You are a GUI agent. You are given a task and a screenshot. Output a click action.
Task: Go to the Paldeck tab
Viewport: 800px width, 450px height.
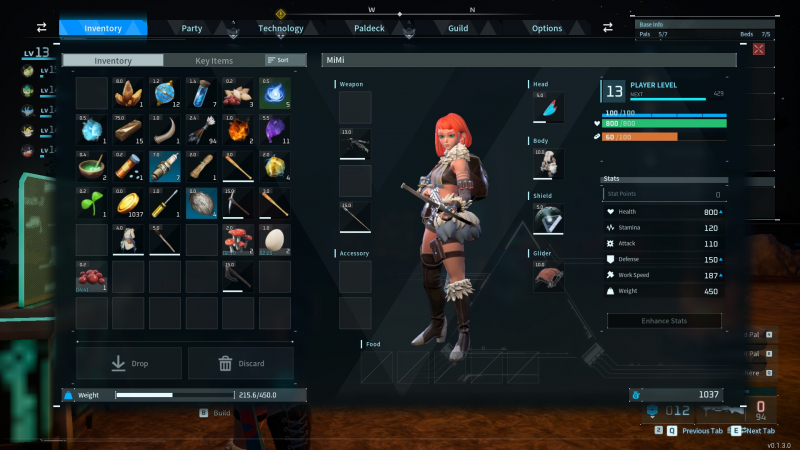point(370,28)
